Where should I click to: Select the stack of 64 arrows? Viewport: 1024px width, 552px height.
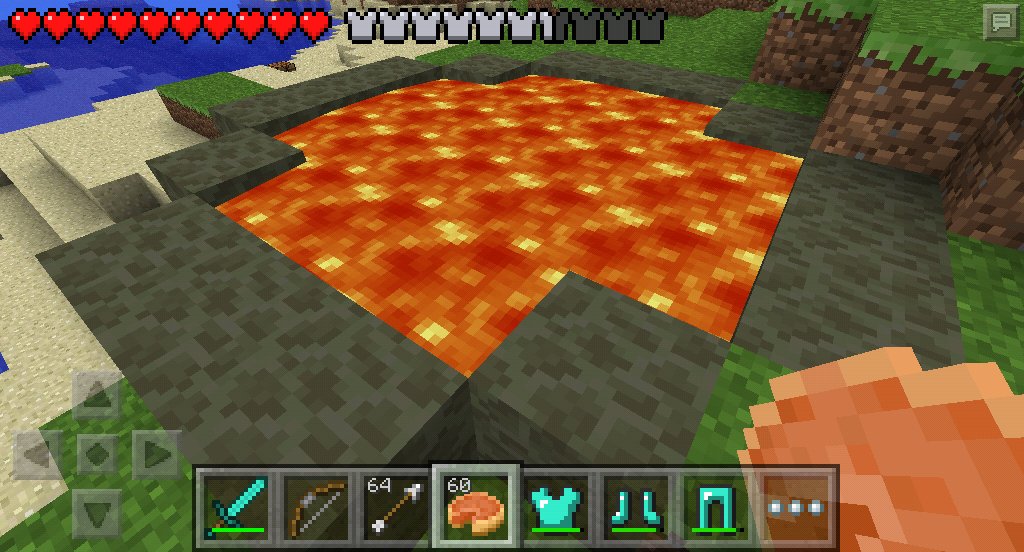point(396,503)
